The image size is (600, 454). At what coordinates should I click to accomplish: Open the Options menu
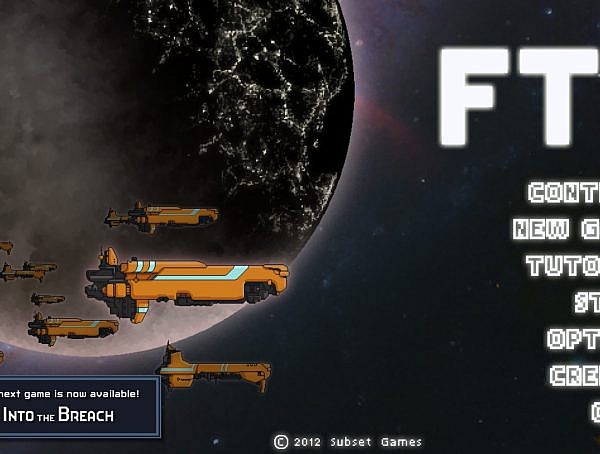574,339
